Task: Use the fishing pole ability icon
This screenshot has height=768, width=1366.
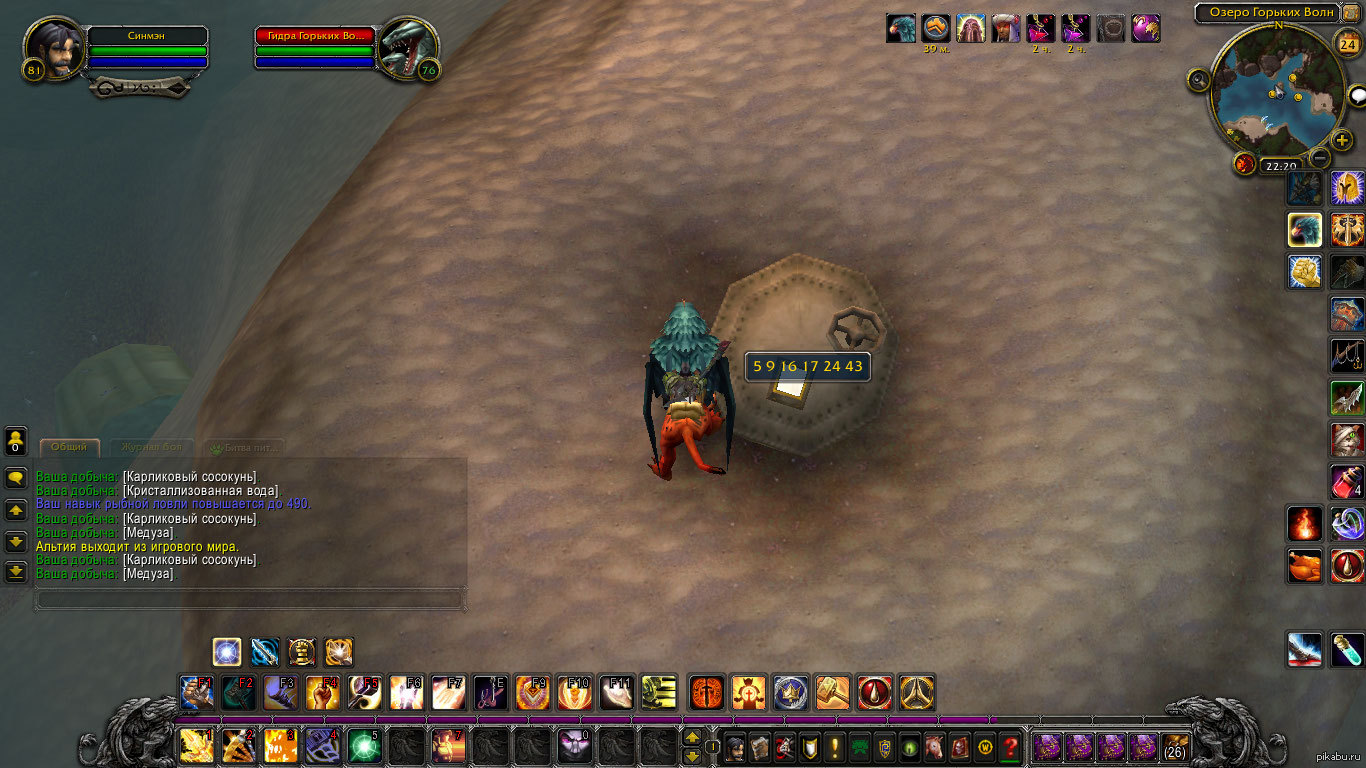Action: [x=1347, y=355]
